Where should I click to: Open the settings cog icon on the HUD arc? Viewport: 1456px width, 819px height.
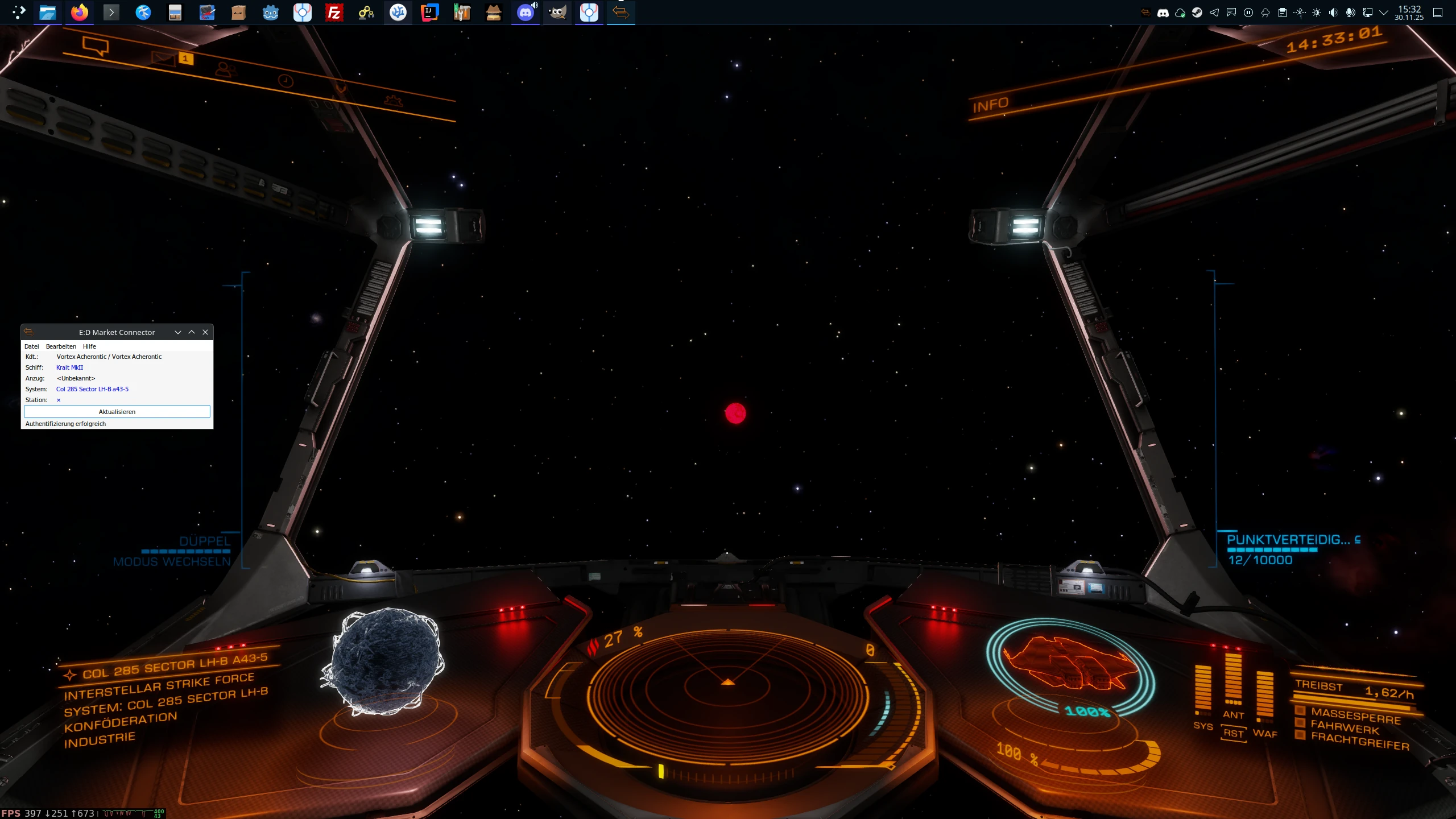[393, 102]
